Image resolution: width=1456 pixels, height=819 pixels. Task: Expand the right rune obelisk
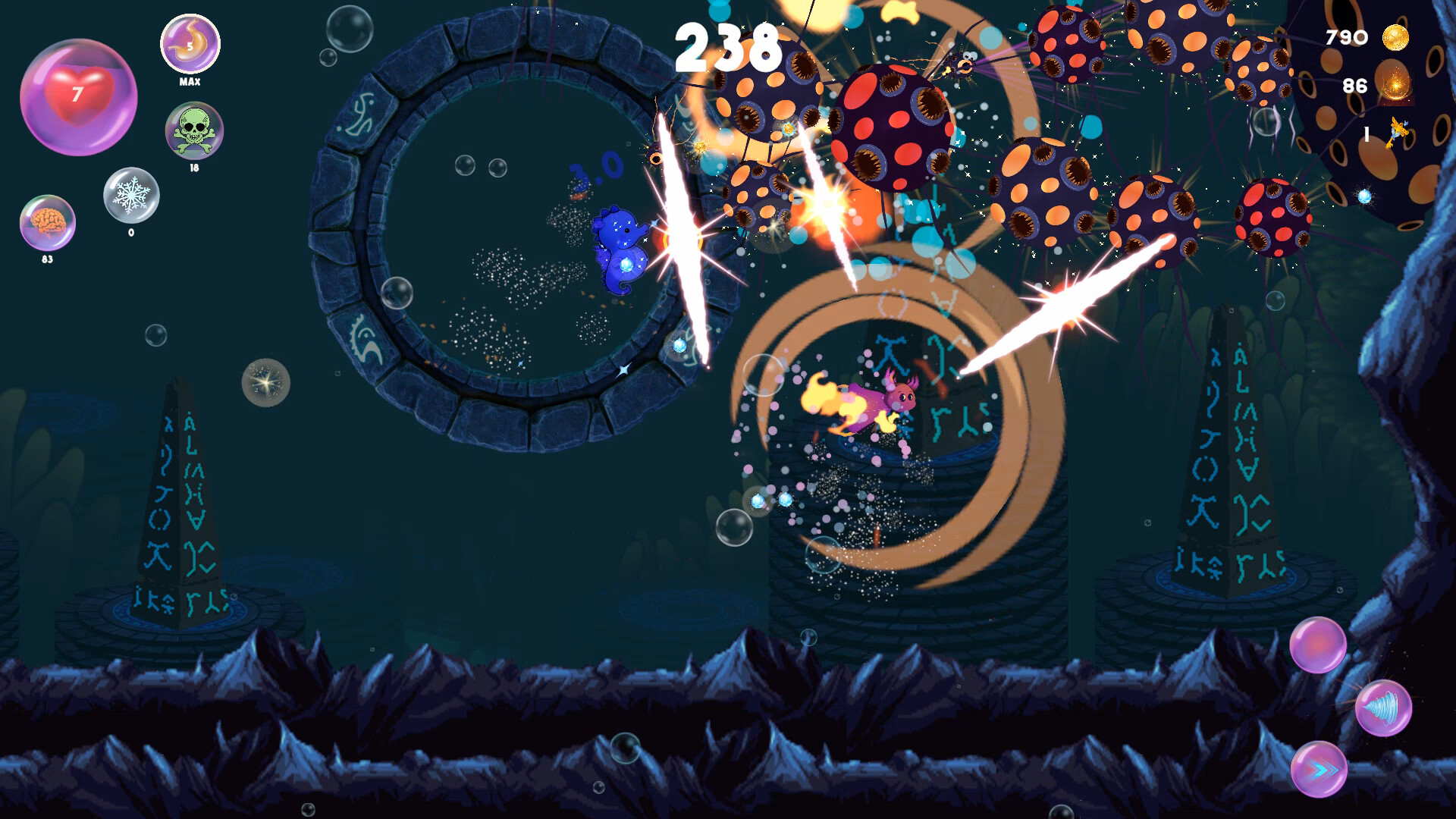1230,455
